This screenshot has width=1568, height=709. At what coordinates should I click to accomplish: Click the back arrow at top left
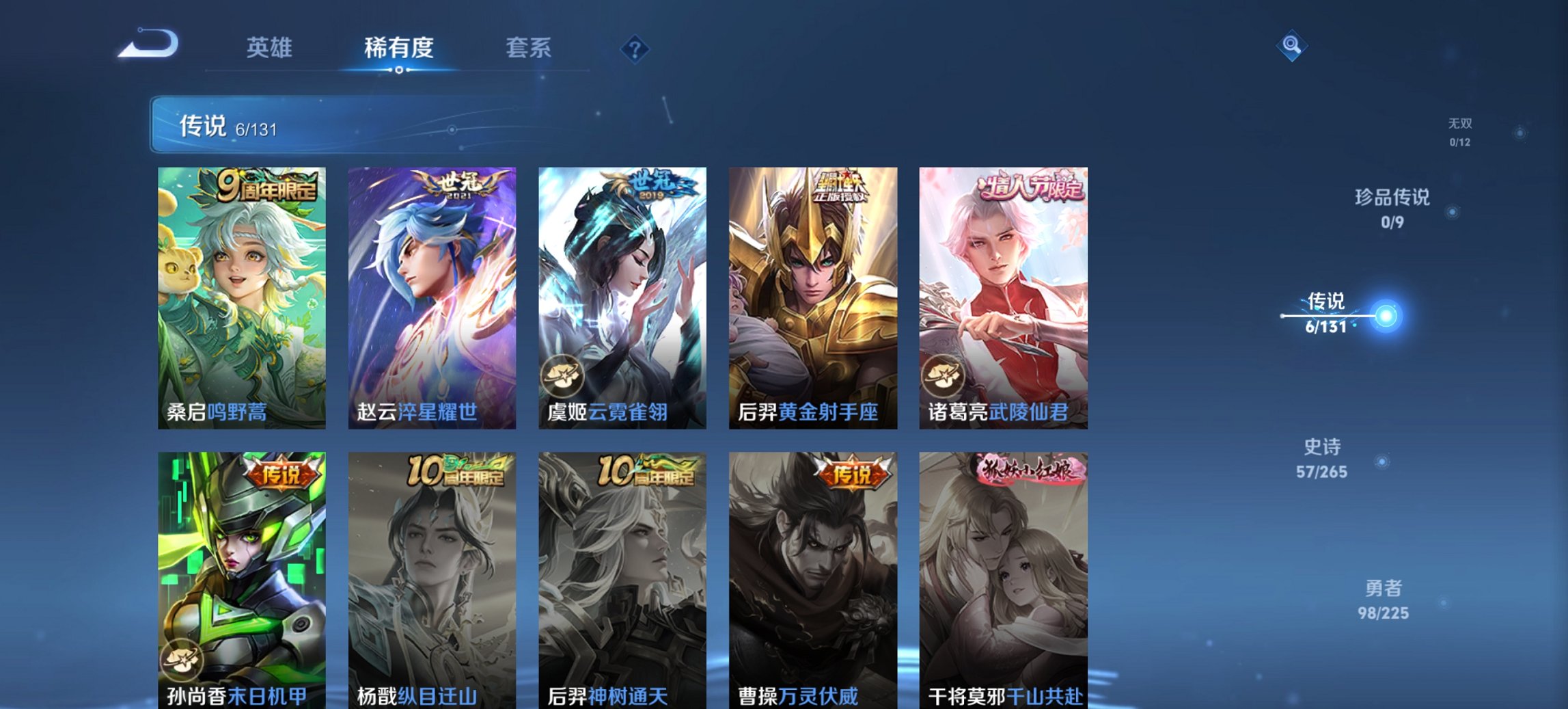pyautogui.click(x=146, y=44)
